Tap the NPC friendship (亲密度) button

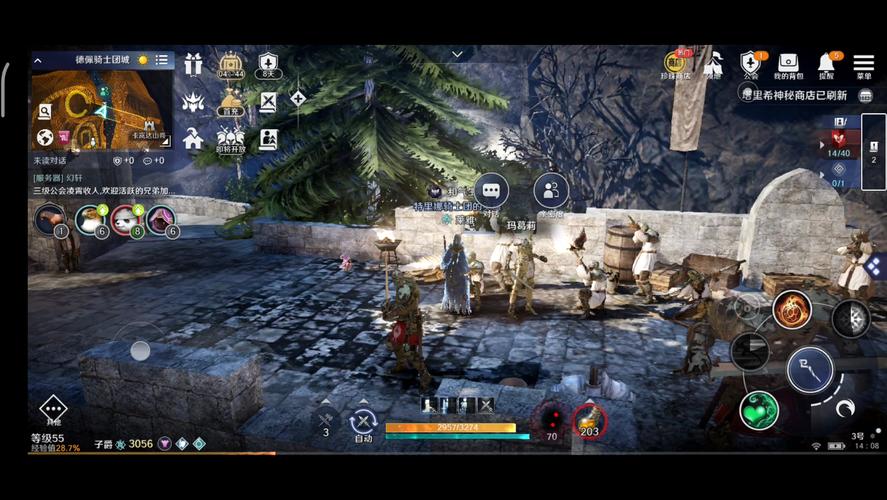click(x=550, y=190)
